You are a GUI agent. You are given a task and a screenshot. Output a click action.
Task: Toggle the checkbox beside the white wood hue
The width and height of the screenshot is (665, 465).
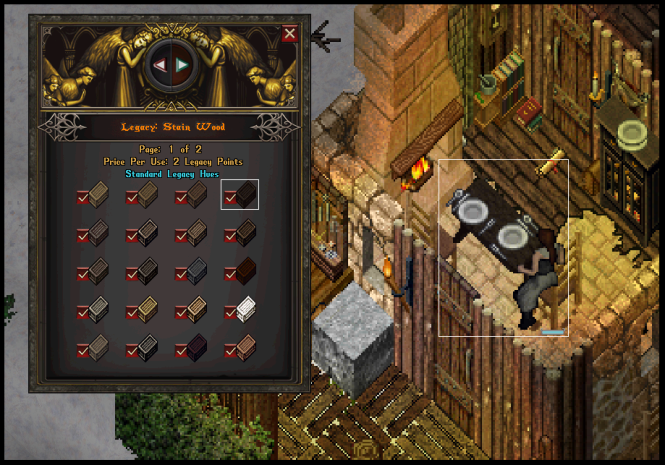(x=230, y=313)
